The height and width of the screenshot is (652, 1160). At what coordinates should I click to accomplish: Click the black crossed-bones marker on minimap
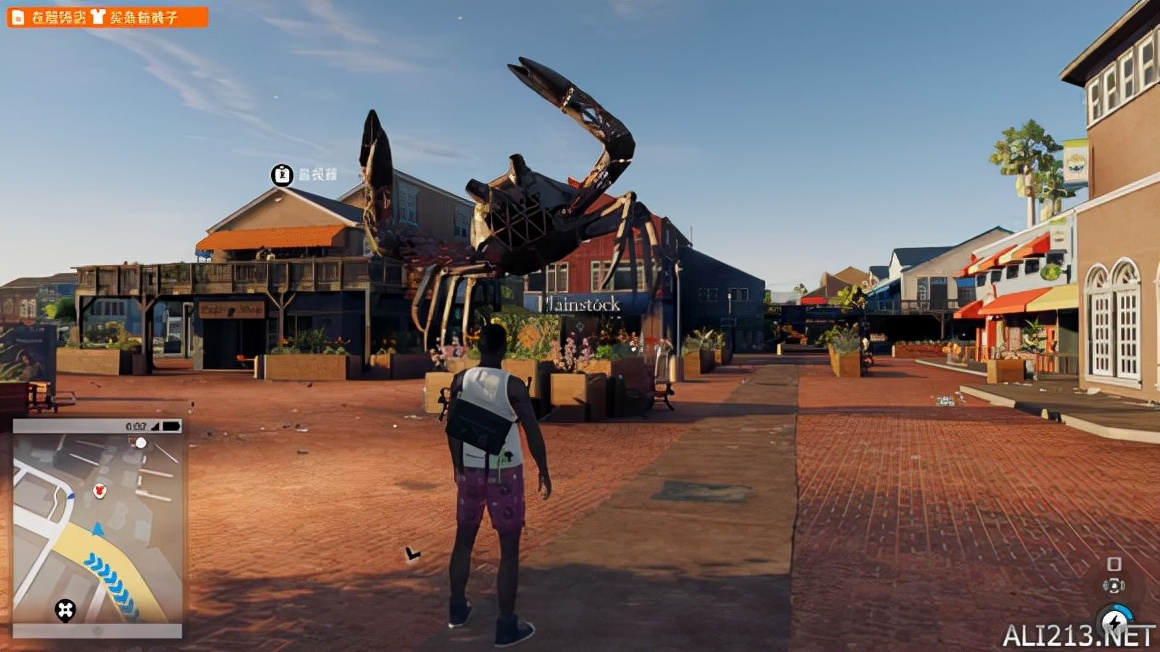click(x=65, y=609)
